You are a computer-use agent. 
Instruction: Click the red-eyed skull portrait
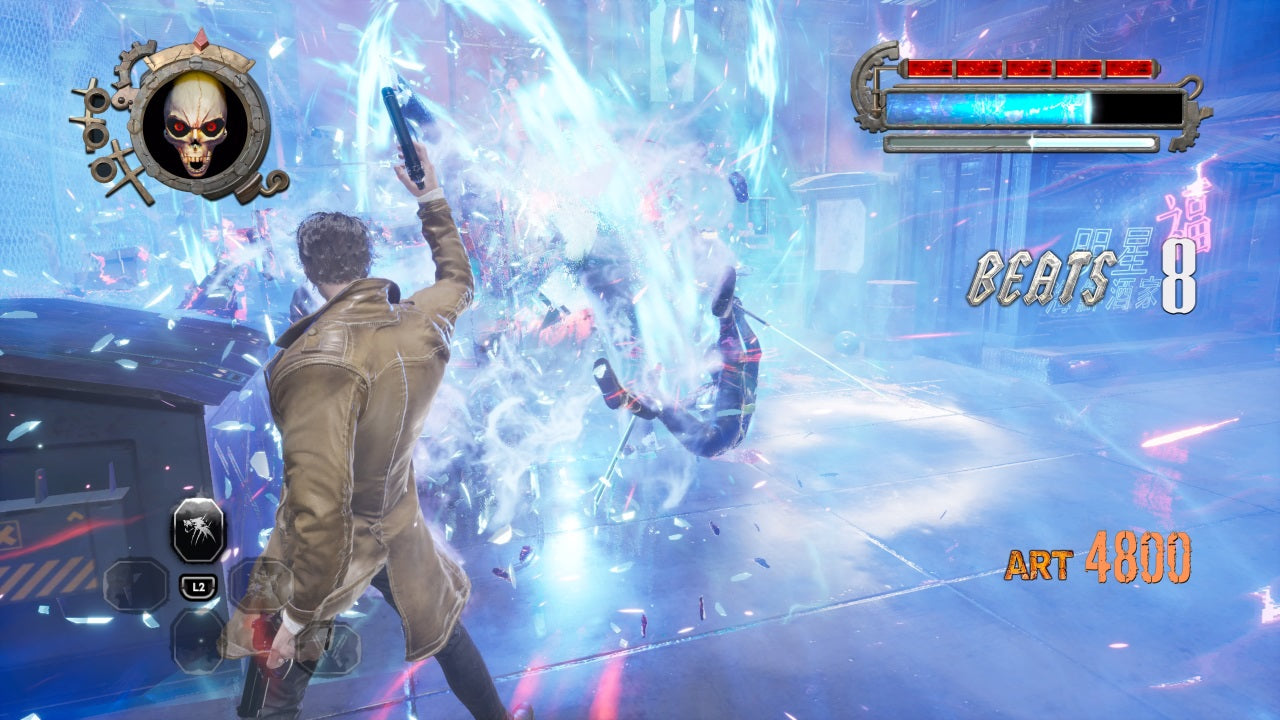click(196, 127)
